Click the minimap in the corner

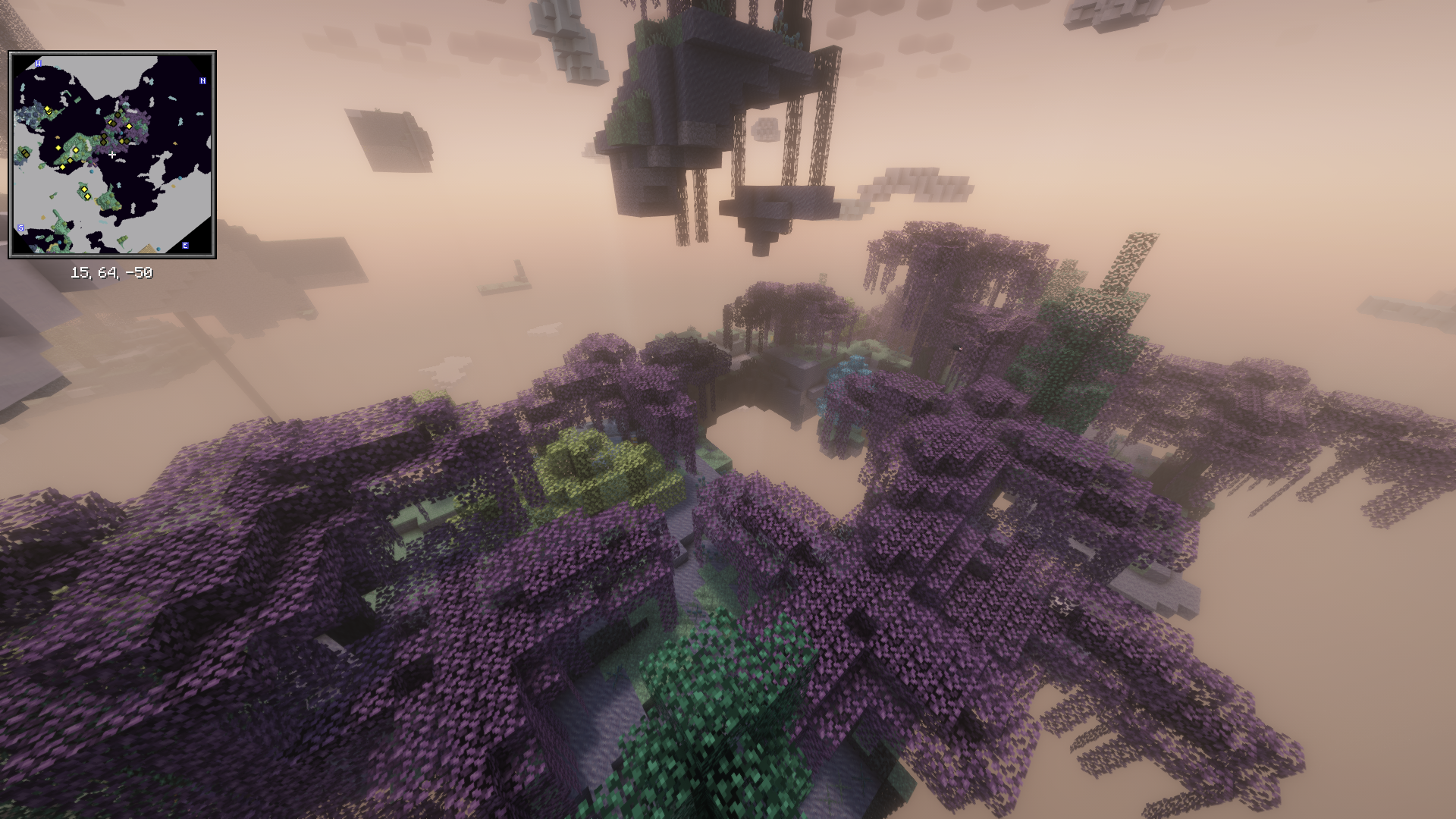(x=112, y=155)
